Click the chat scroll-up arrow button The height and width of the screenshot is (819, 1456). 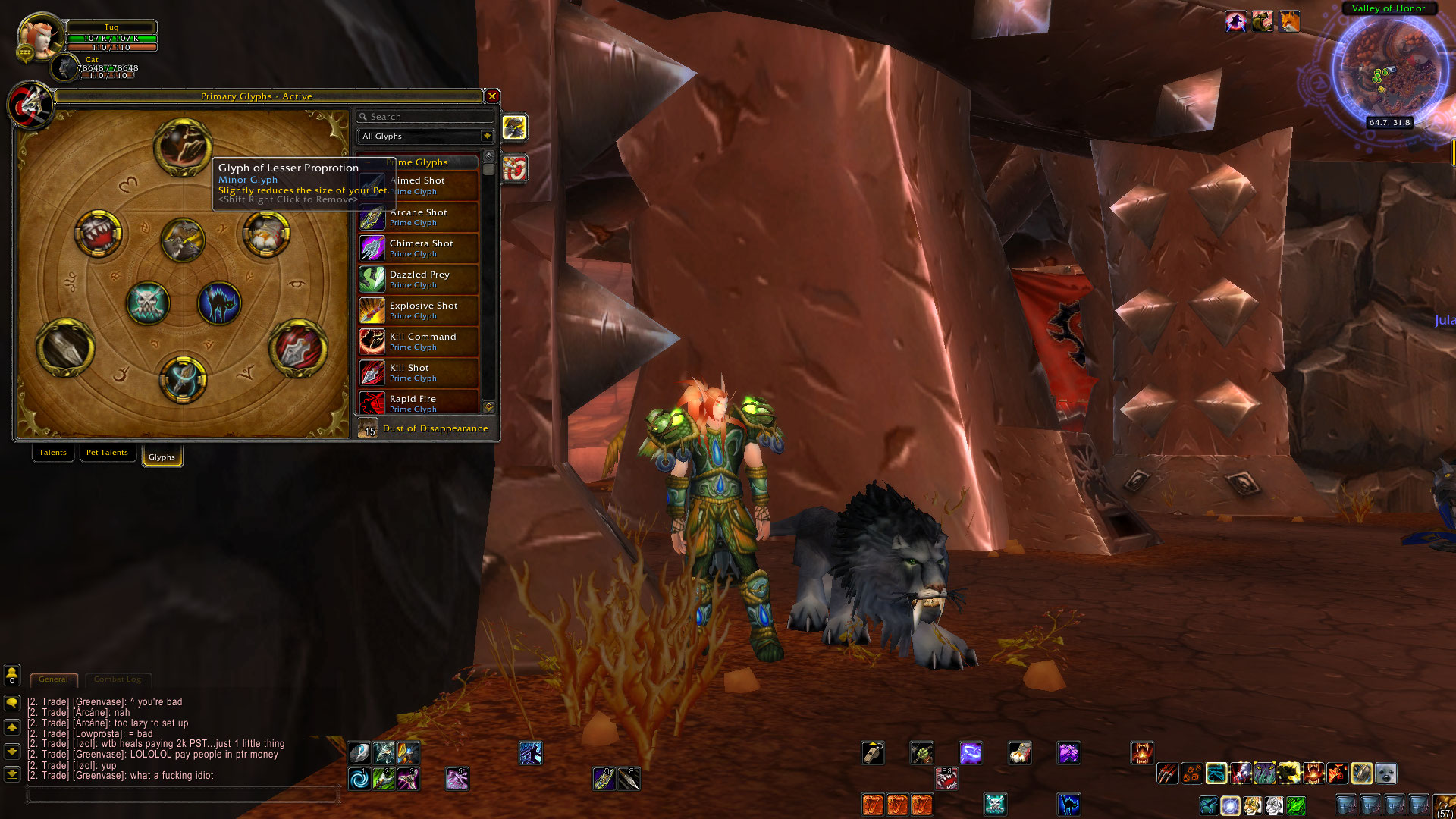pos(11,729)
